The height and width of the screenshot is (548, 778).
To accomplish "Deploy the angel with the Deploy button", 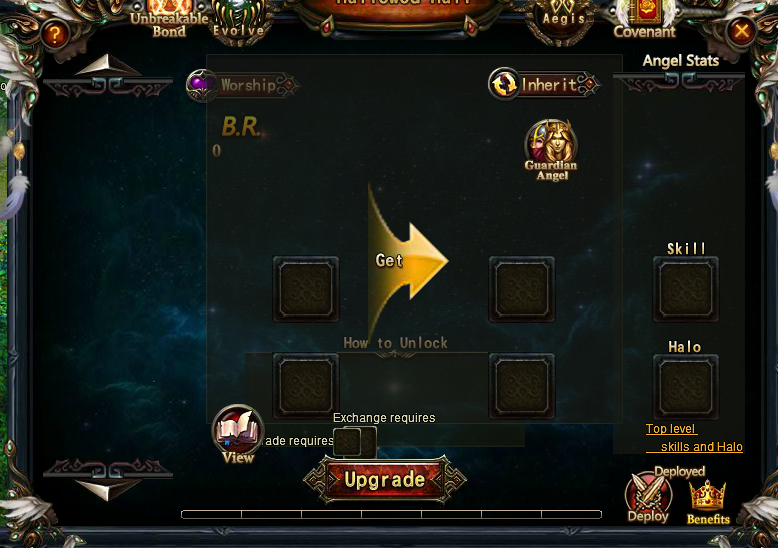I will [648, 496].
